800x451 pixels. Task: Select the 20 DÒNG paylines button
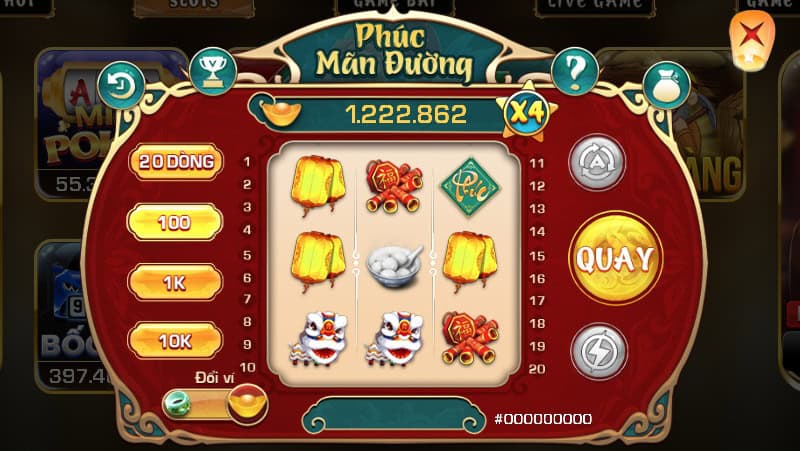(x=176, y=162)
